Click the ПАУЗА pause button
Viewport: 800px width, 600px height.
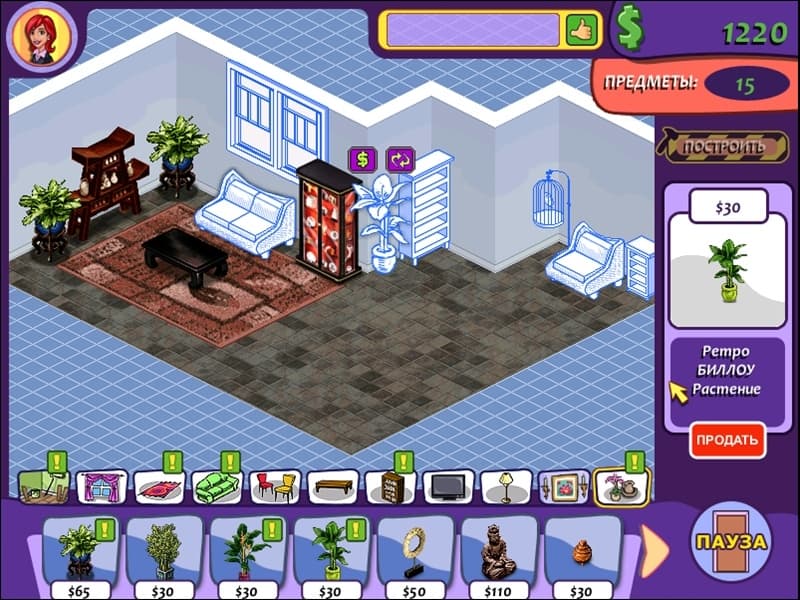(730, 542)
